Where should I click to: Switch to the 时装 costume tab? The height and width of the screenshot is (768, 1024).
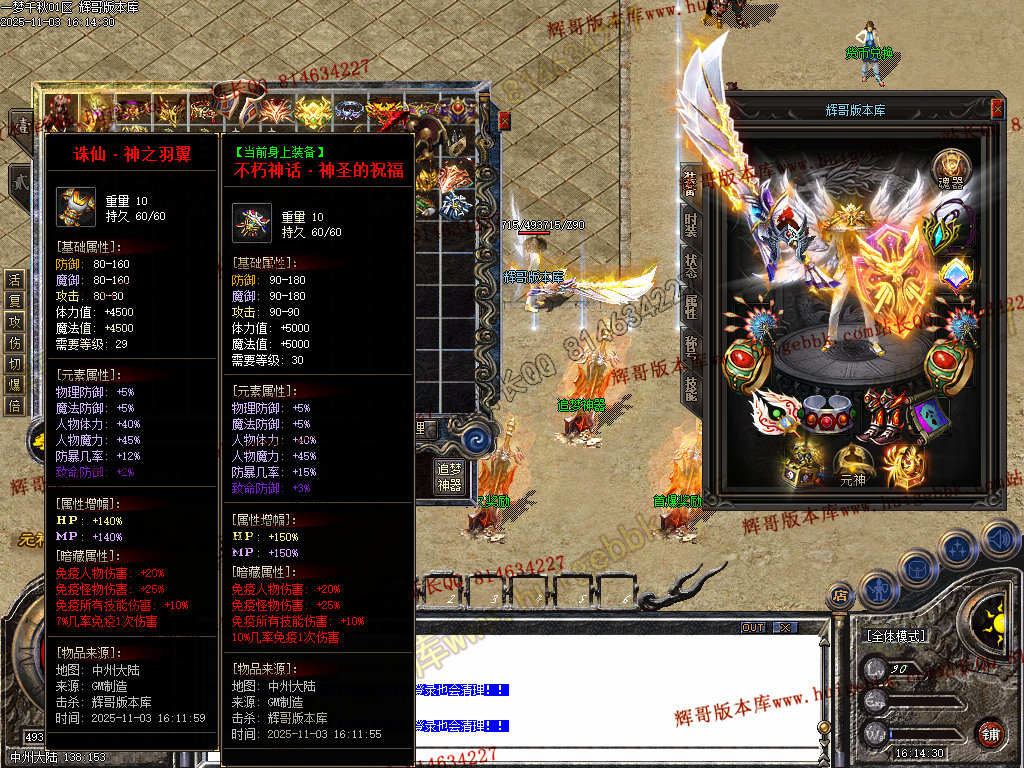(691, 222)
